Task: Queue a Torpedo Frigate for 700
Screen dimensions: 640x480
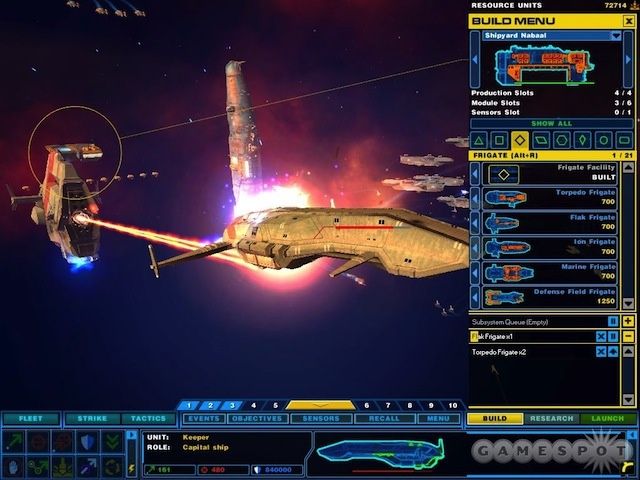Action: coord(549,198)
